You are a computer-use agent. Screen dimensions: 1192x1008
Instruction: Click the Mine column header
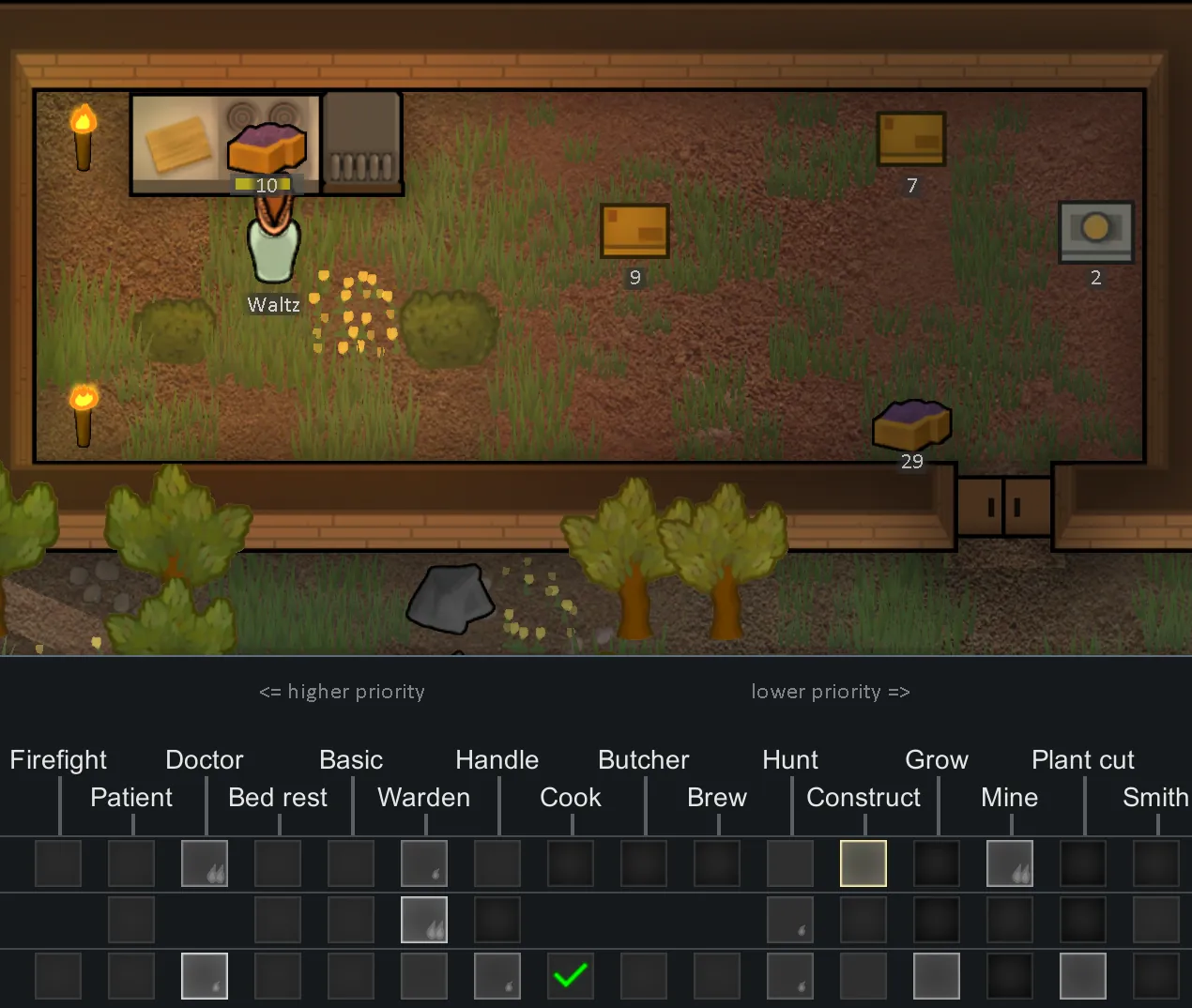[x=1010, y=797]
